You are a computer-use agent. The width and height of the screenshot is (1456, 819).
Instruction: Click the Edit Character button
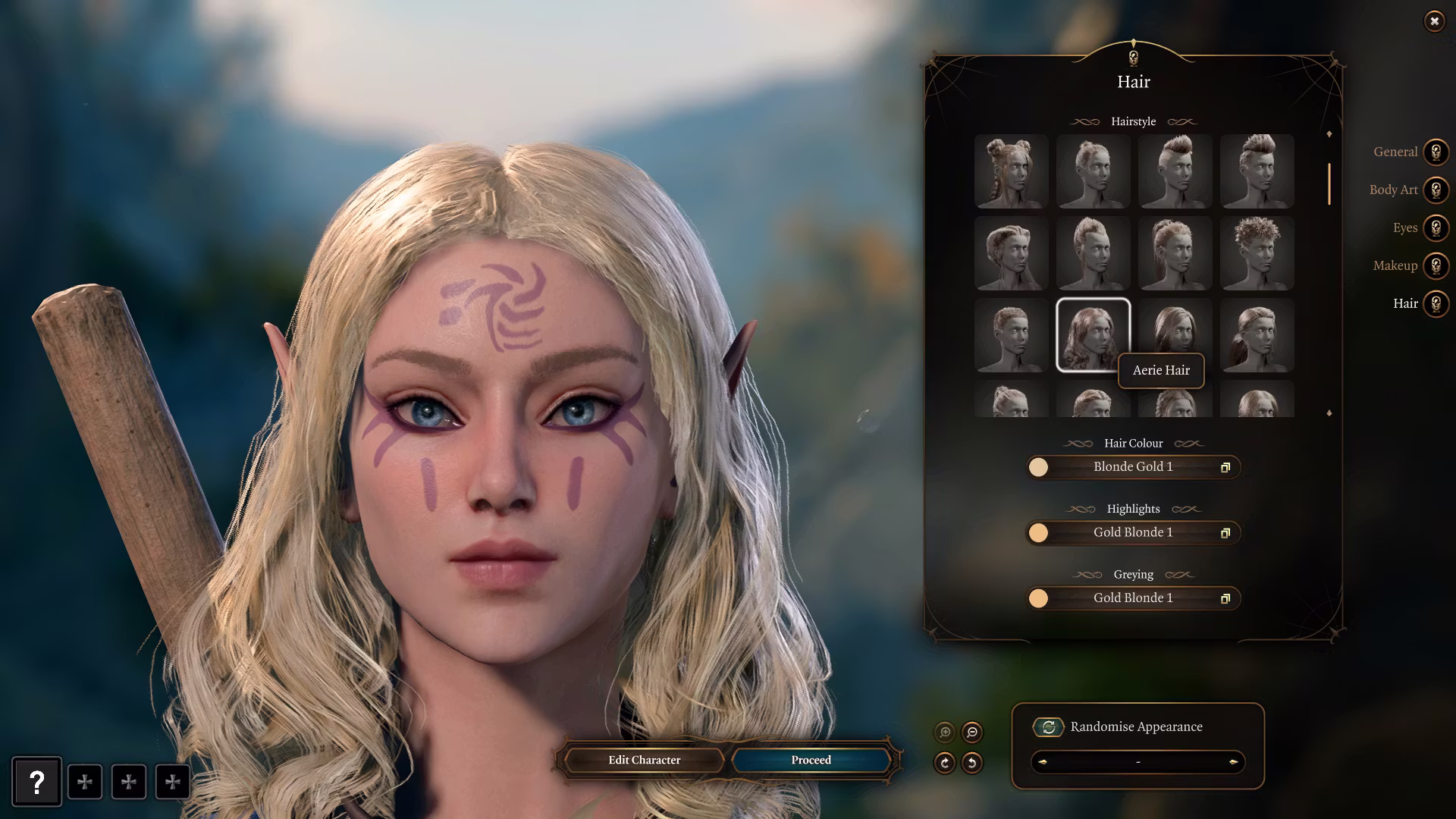tap(644, 760)
